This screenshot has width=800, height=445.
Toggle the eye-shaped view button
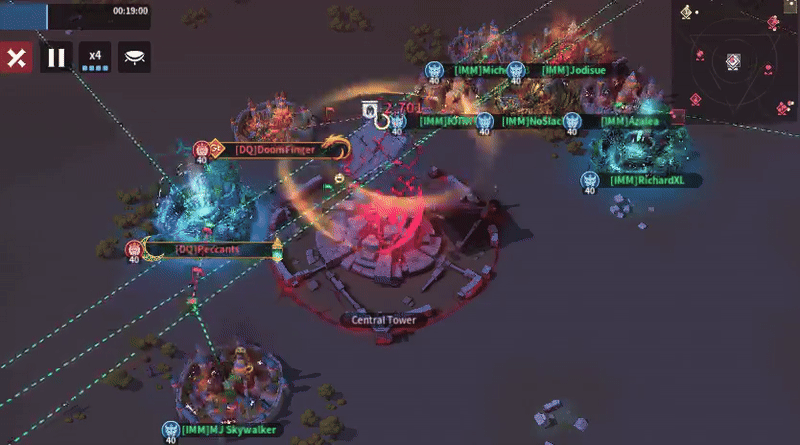[134, 57]
